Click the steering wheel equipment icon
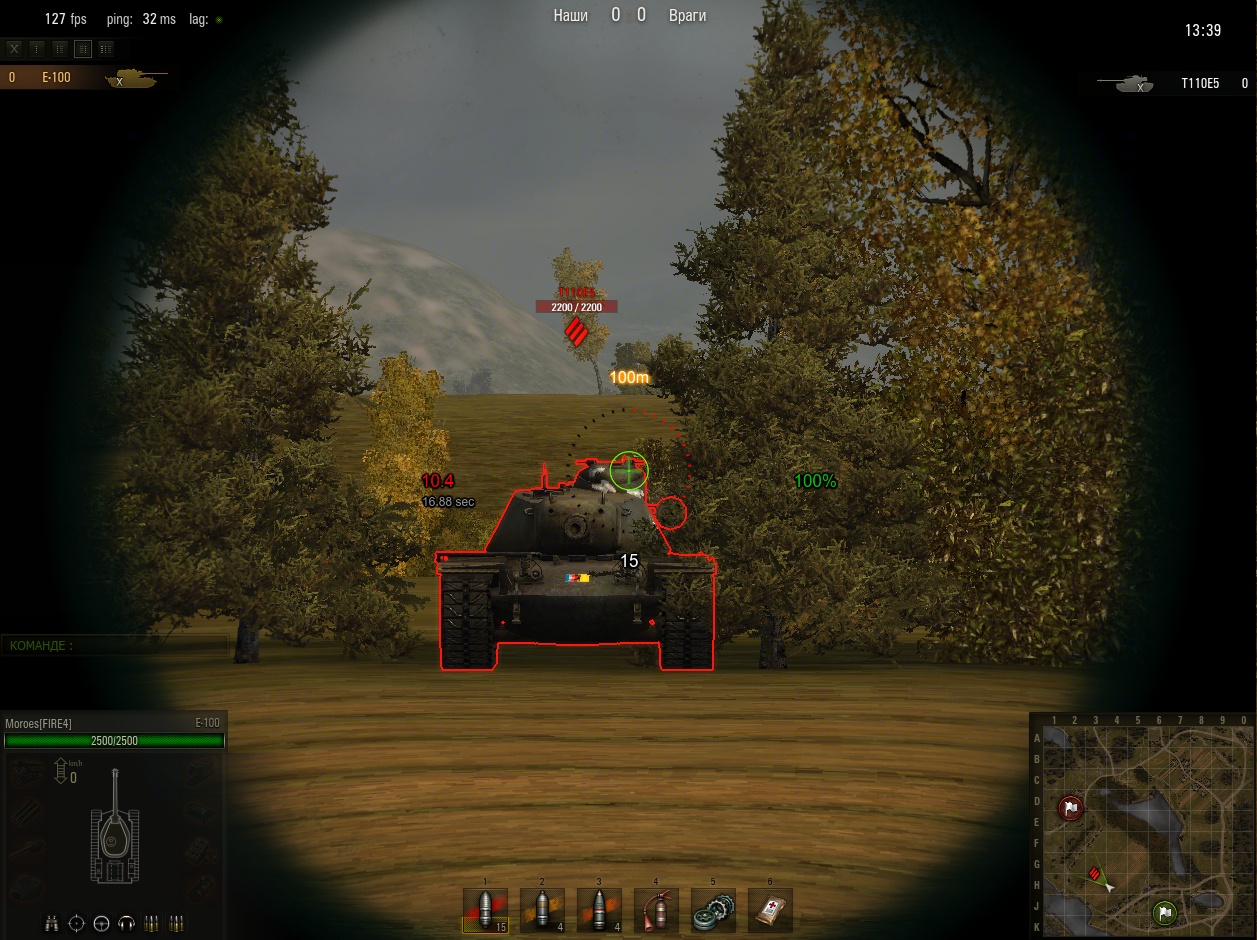 [101, 923]
